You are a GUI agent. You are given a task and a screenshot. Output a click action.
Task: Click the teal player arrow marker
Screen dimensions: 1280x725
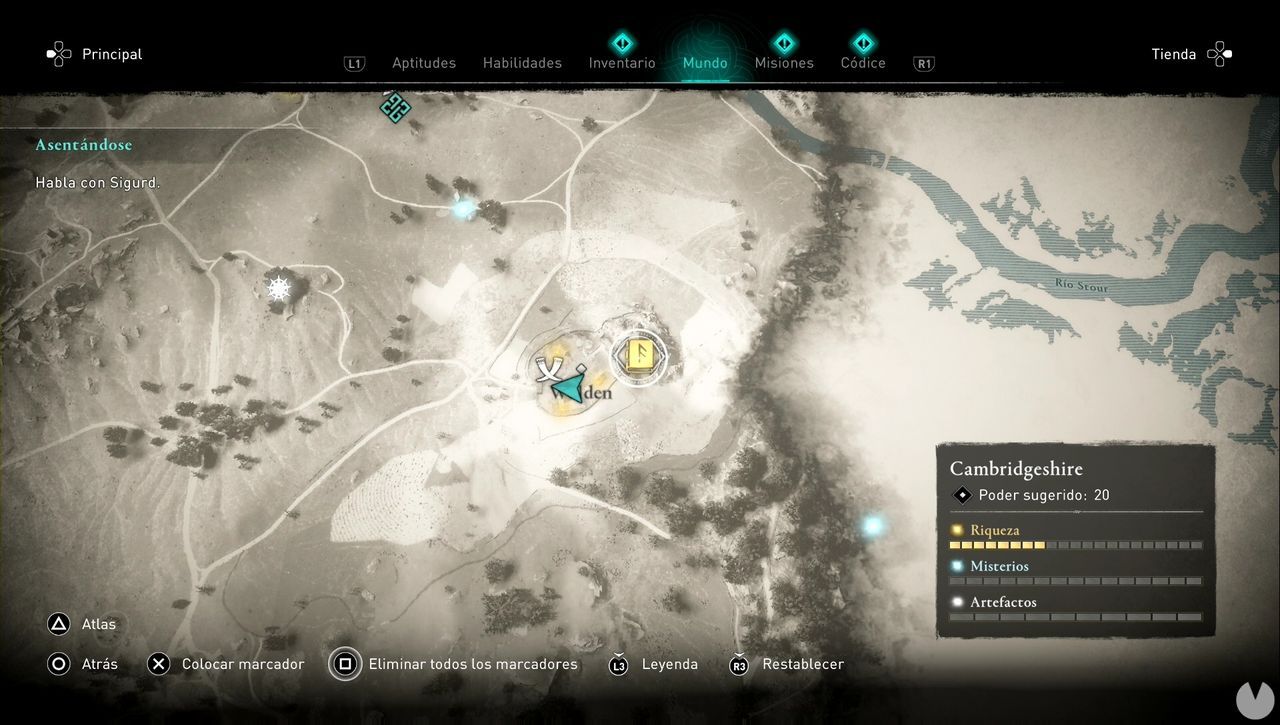tap(569, 388)
